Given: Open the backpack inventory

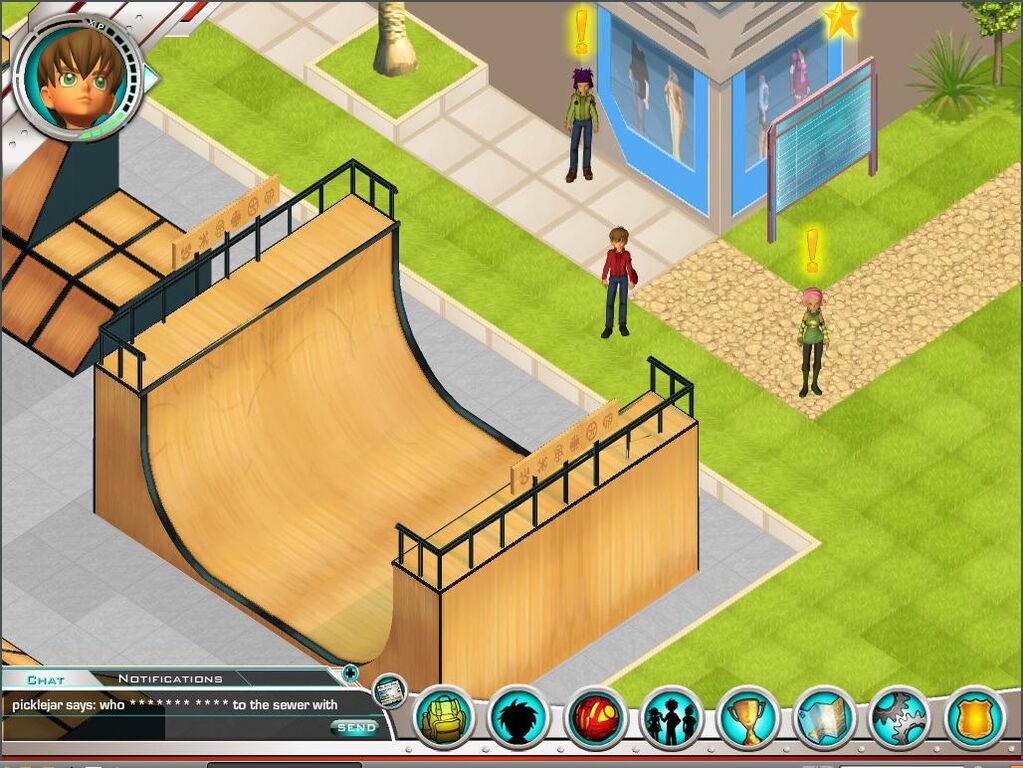Looking at the screenshot, I should pos(443,717).
